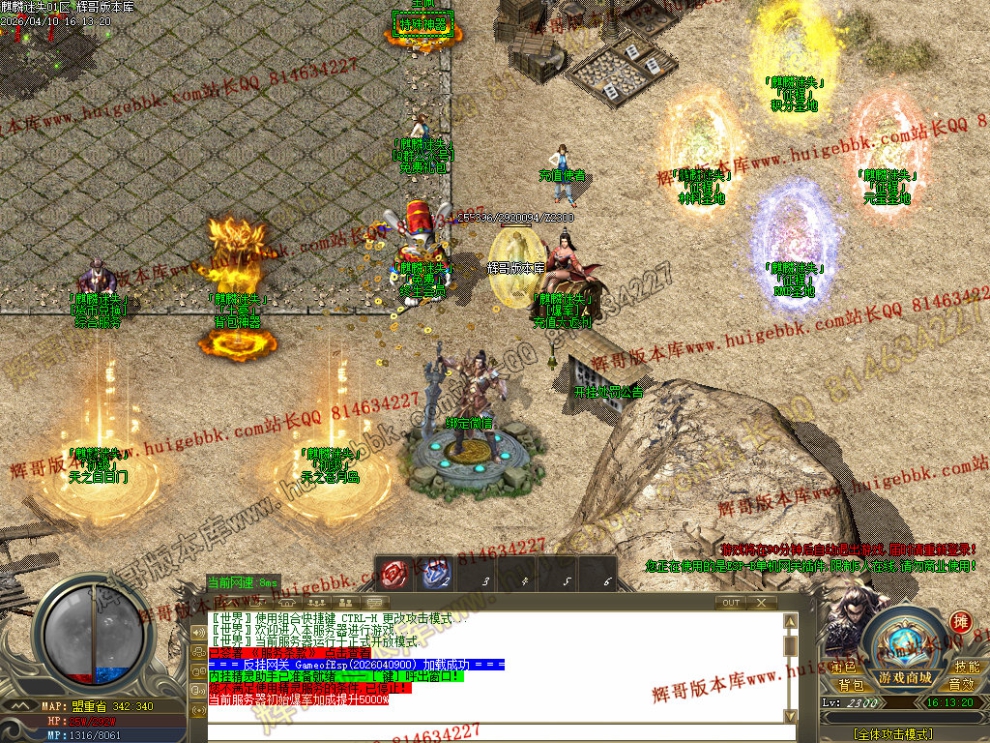
Task: Open the 游戏商城 game shop
Action: tap(905, 677)
